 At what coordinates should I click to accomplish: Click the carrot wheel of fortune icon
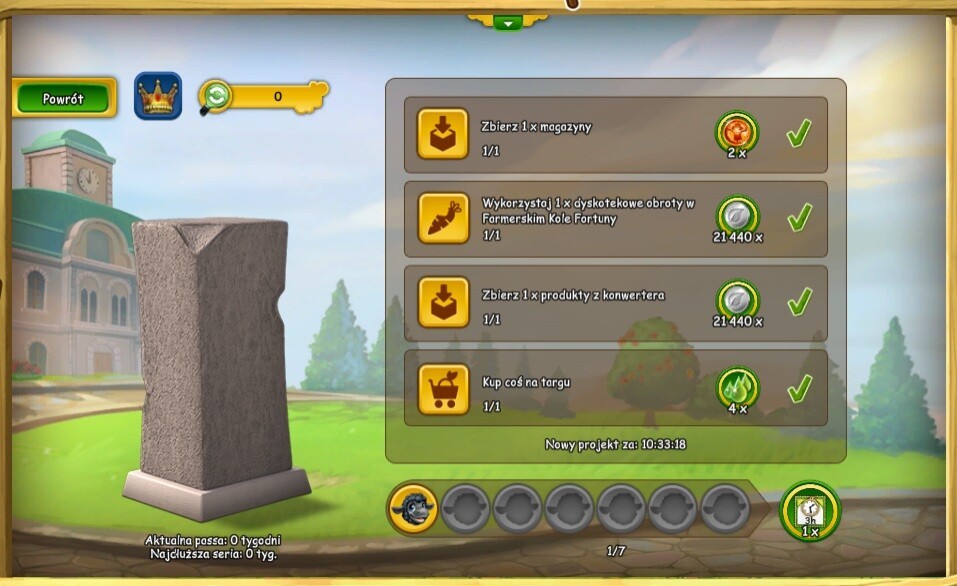click(x=443, y=219)
